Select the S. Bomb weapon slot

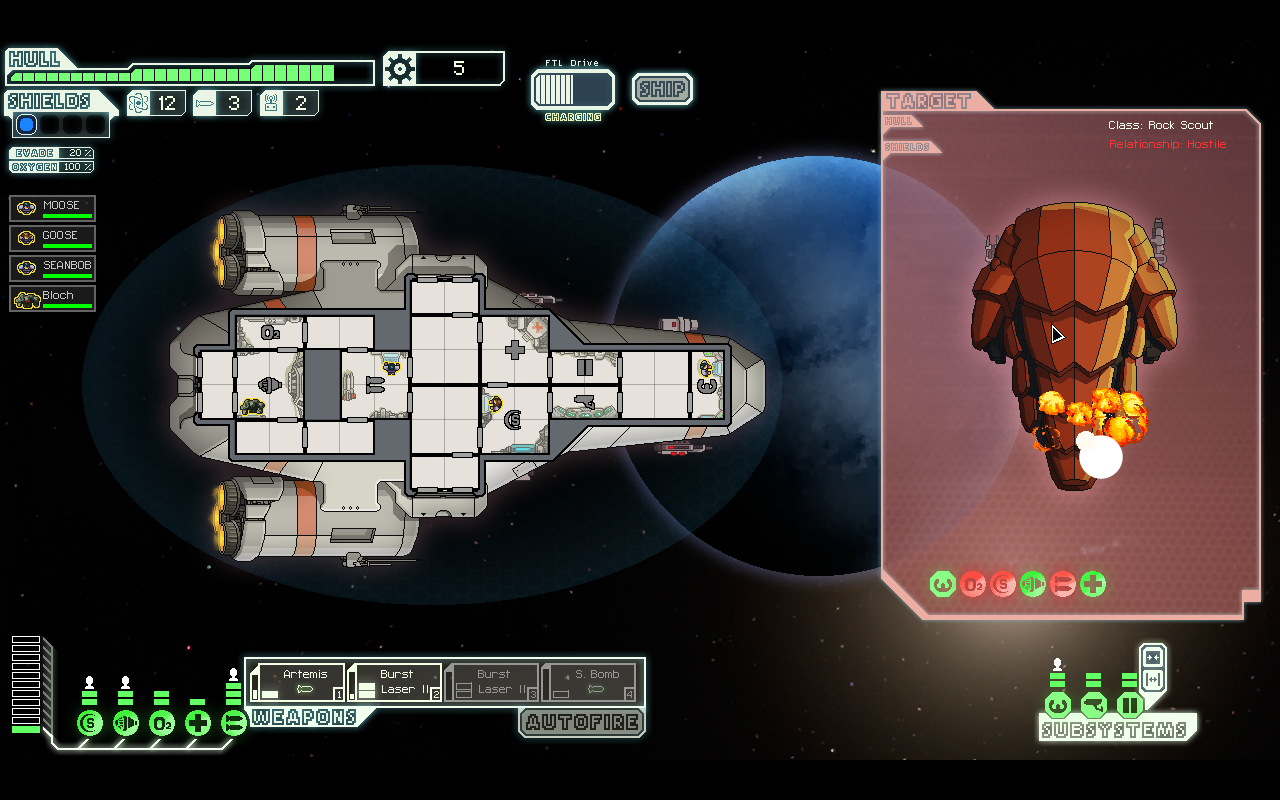(x=591, y=680)
